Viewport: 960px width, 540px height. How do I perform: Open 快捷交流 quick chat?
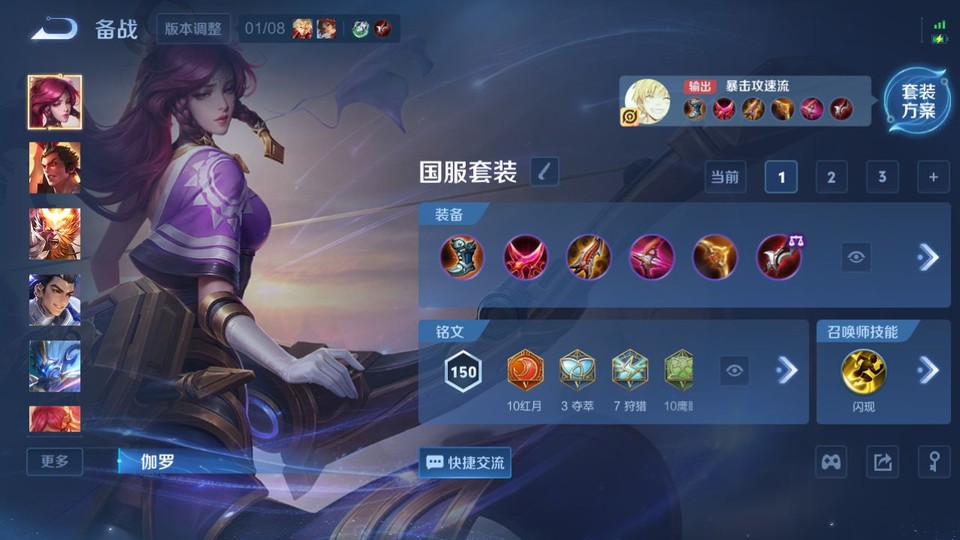pos(465,463)
